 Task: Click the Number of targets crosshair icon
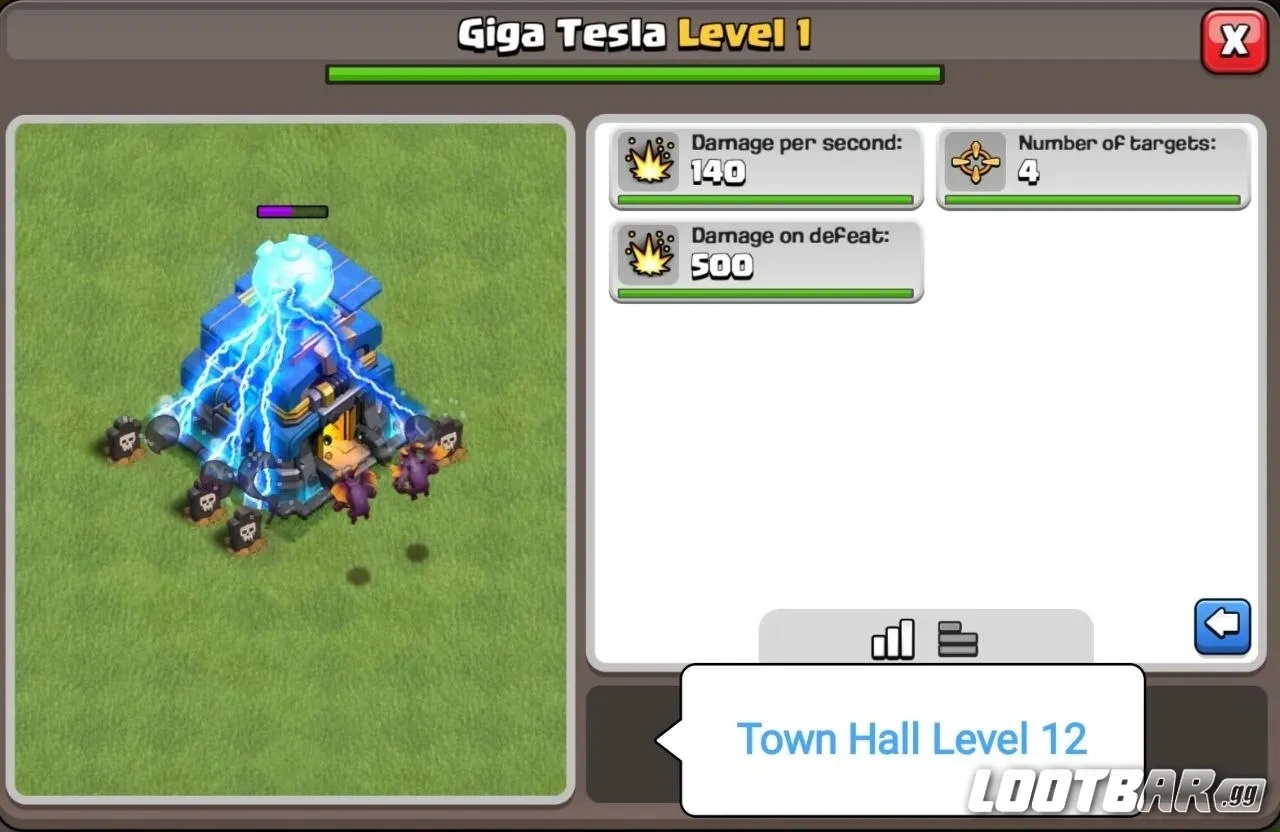[x=976, y=160]
